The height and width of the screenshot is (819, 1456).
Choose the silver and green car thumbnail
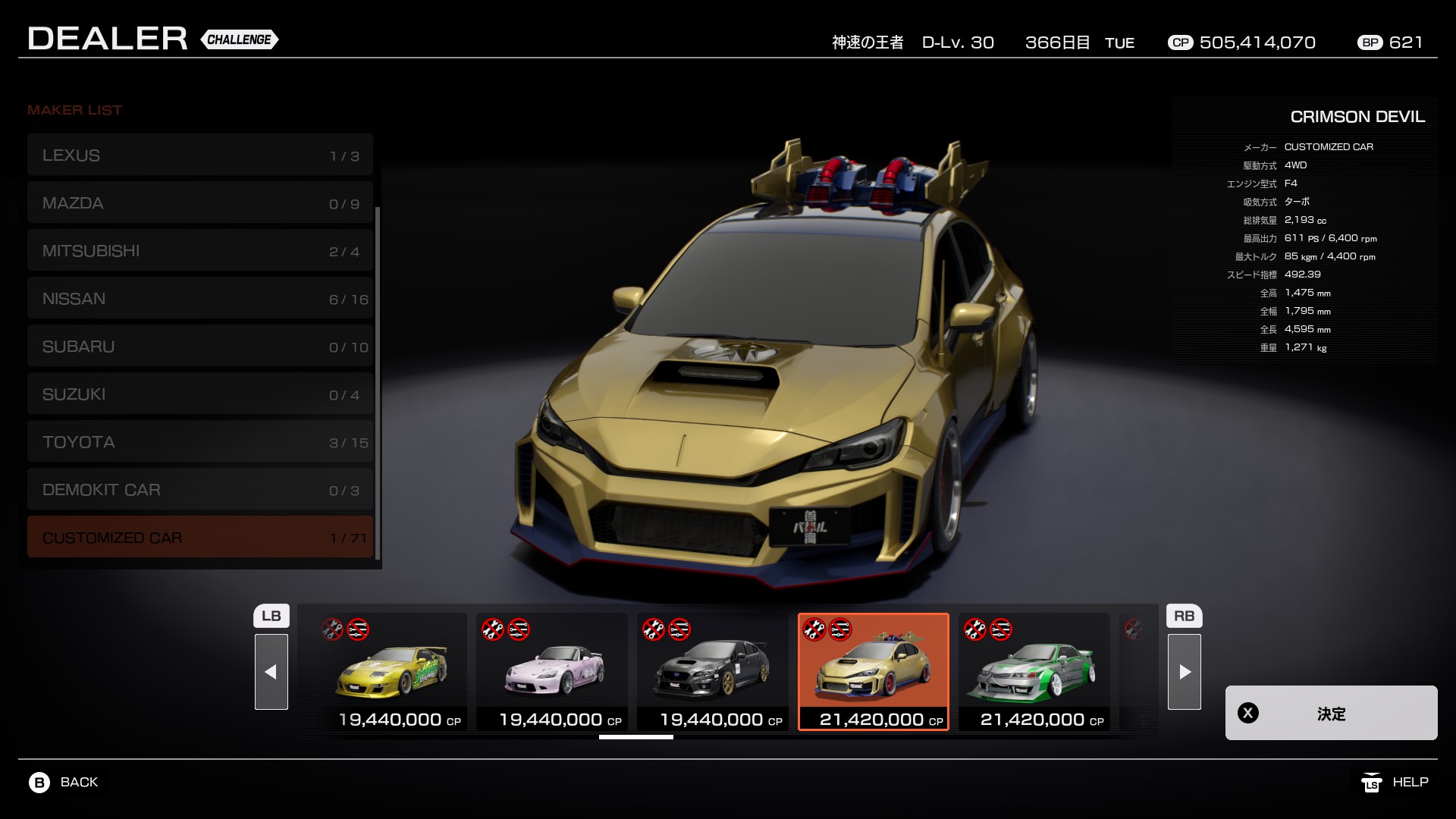[1034, 671]
